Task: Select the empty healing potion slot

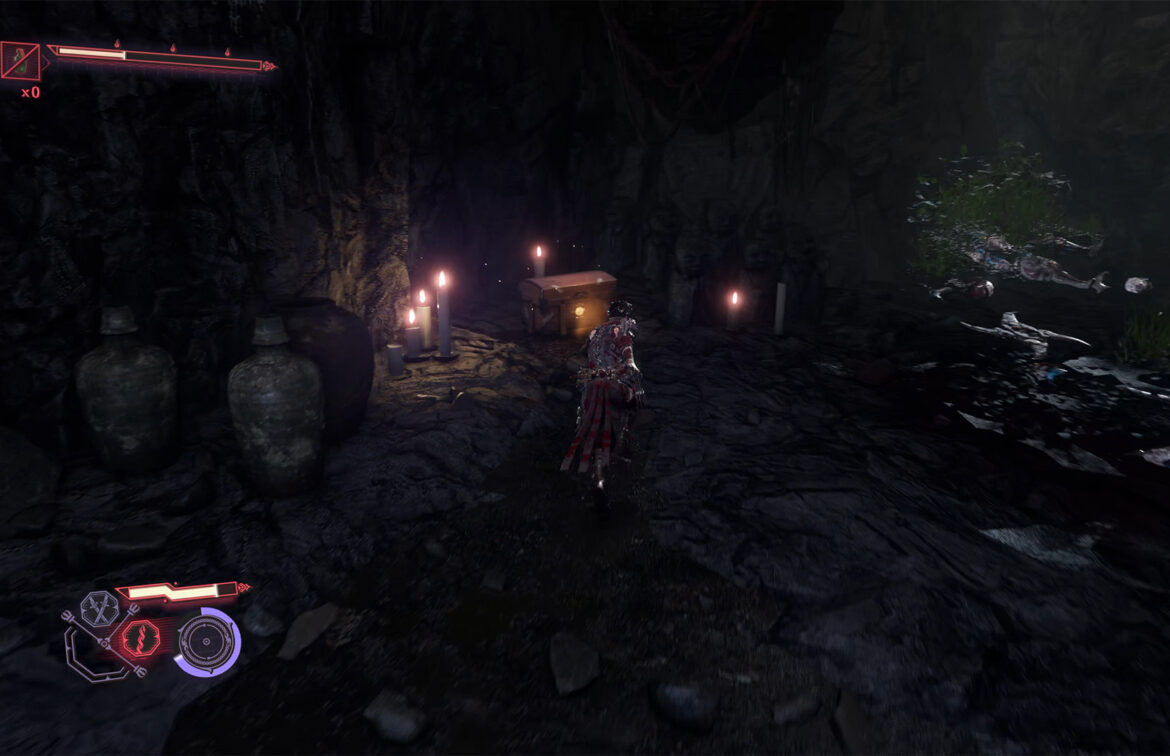Action: point(20,61)
